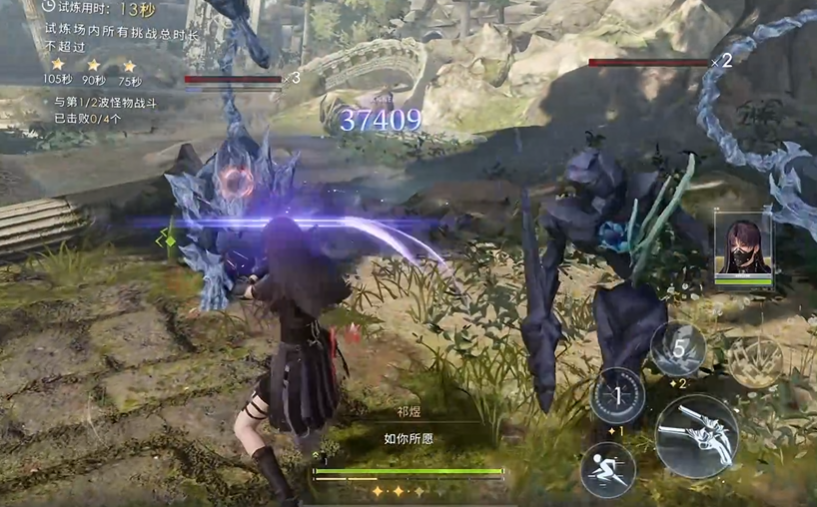
Task: Tap the dual pistols basic attack button
Action: 697,436
